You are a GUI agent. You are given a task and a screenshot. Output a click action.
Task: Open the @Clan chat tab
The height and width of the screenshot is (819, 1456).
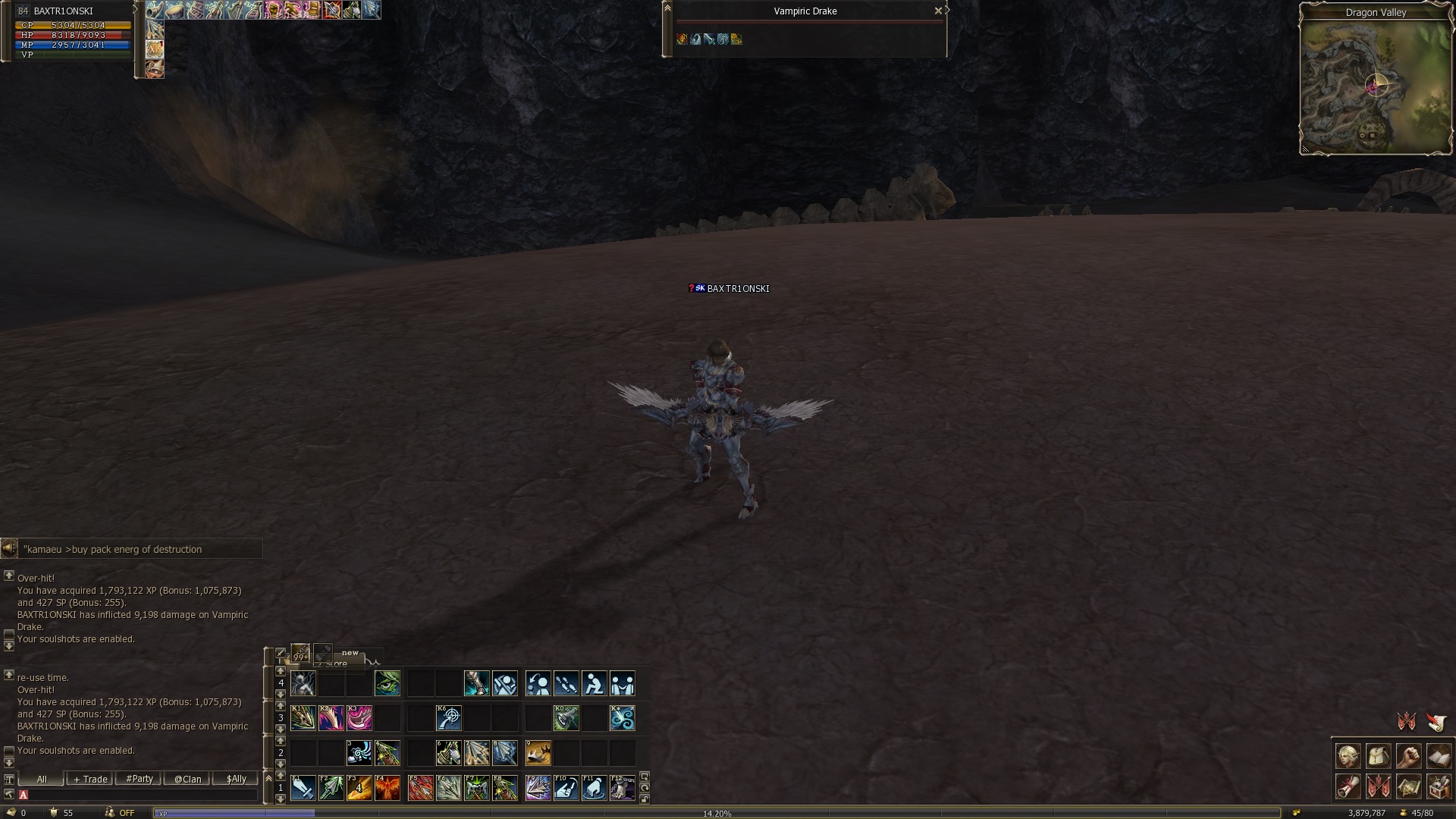[x=187, y=779]
